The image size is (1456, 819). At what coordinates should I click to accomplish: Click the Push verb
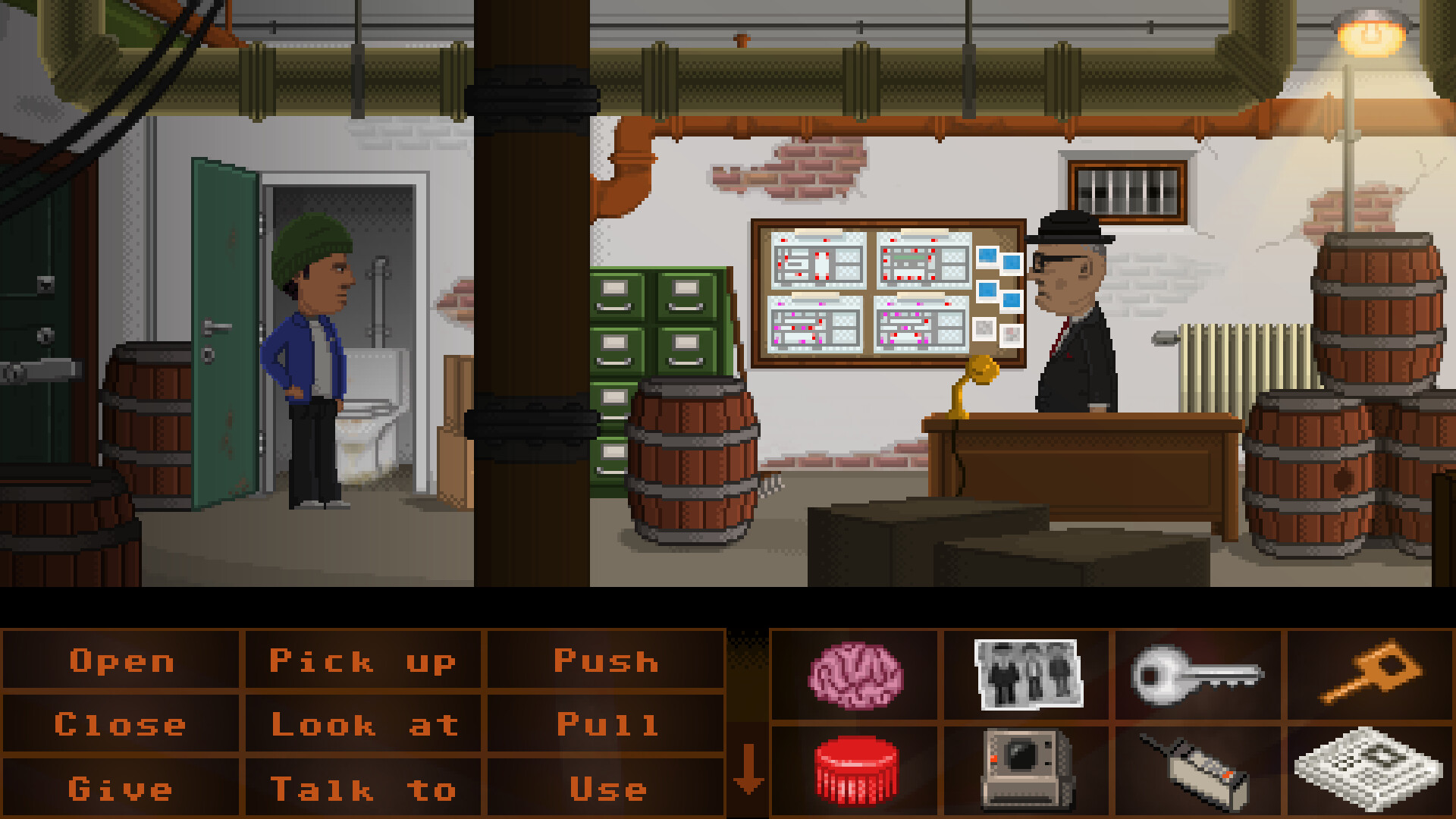(x=604, y=661)
